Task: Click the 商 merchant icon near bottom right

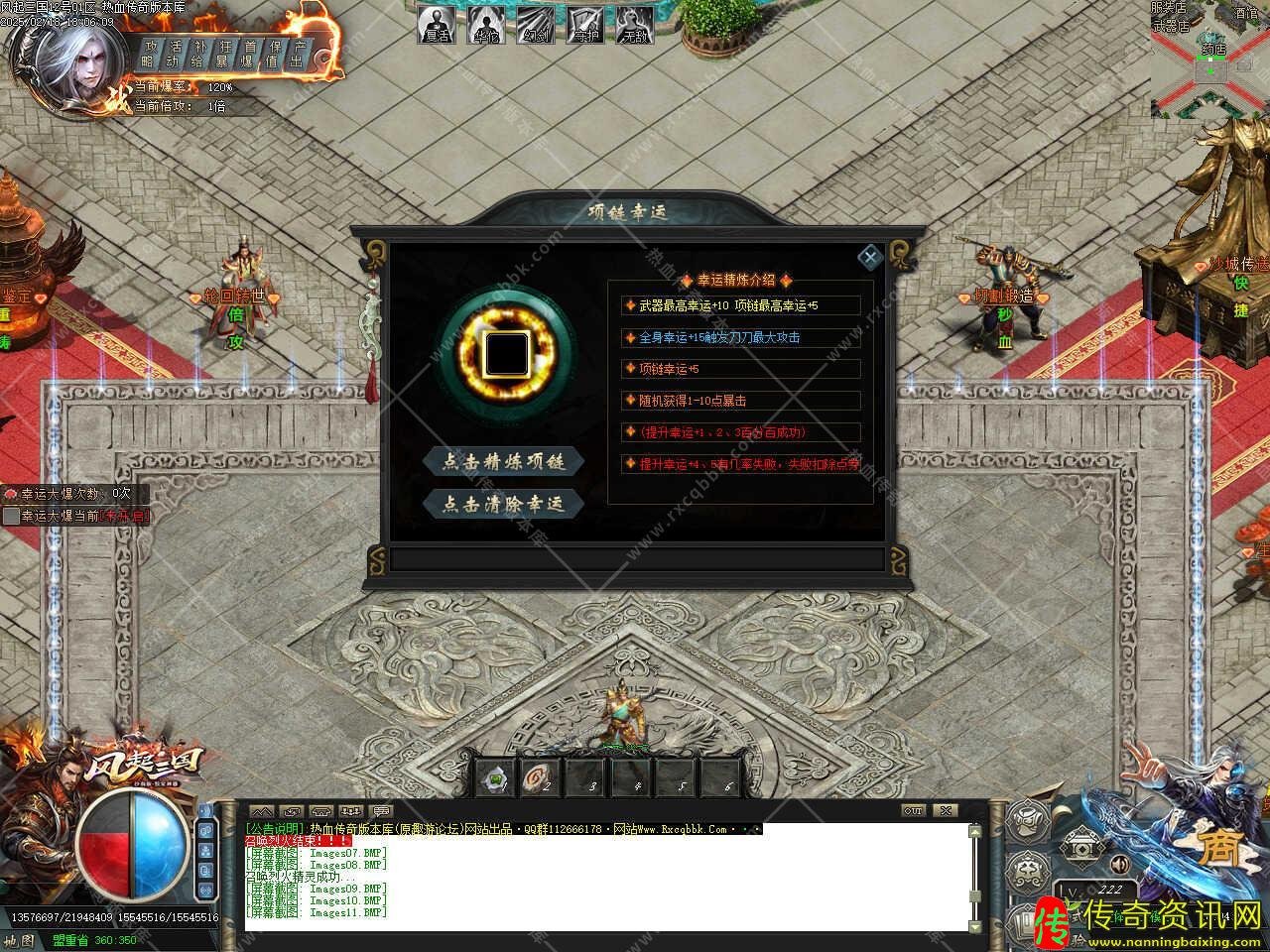Action: tap(1220, 845)
